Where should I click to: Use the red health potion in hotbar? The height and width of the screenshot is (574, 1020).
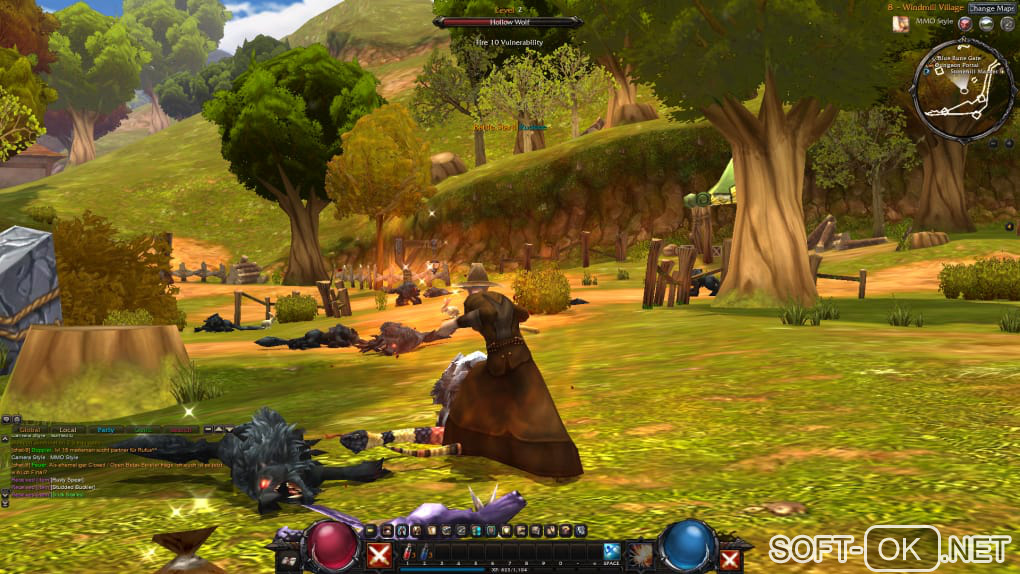pyautogui.click(x=408, y=552)
